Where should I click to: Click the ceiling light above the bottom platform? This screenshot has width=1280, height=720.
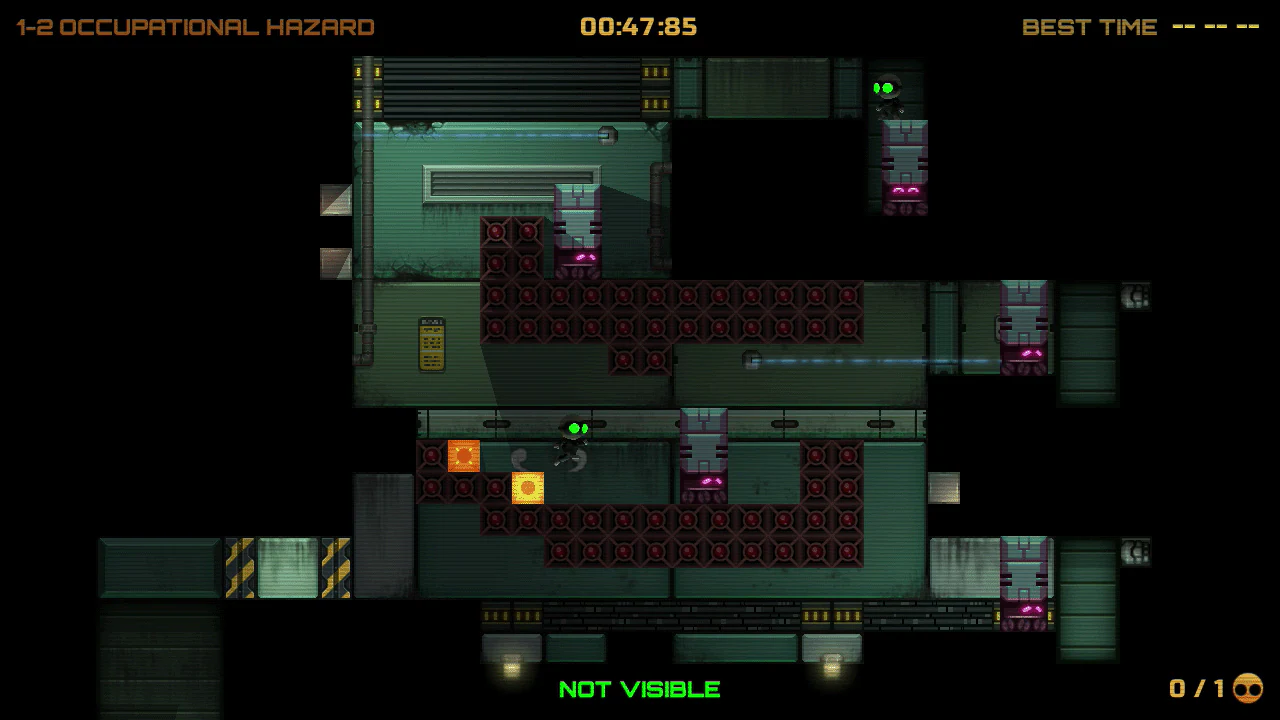tap(512, 662)
